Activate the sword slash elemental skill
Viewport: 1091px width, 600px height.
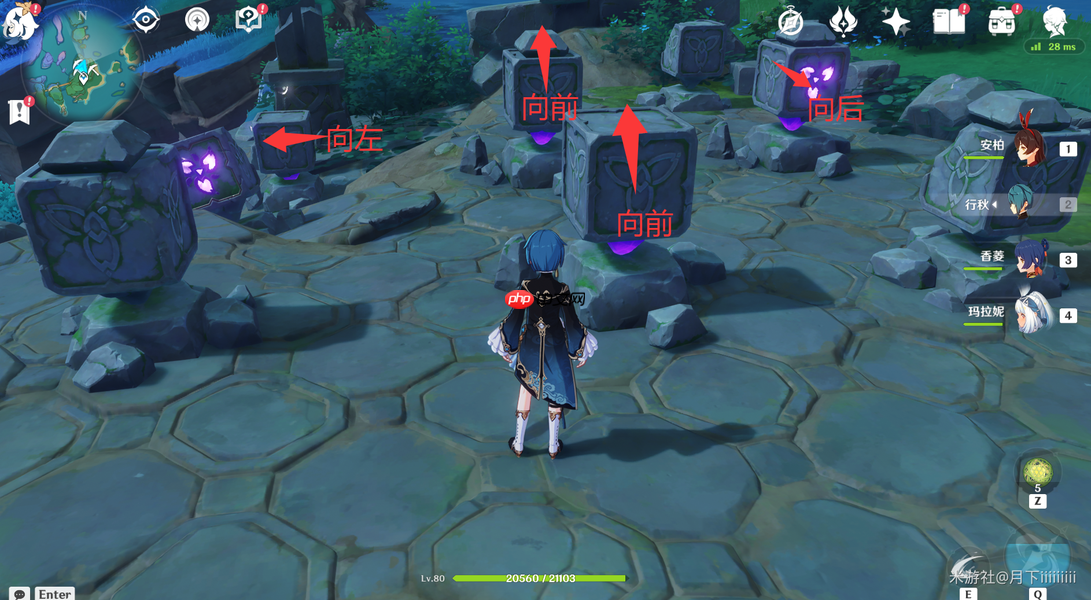click(968, 570)
